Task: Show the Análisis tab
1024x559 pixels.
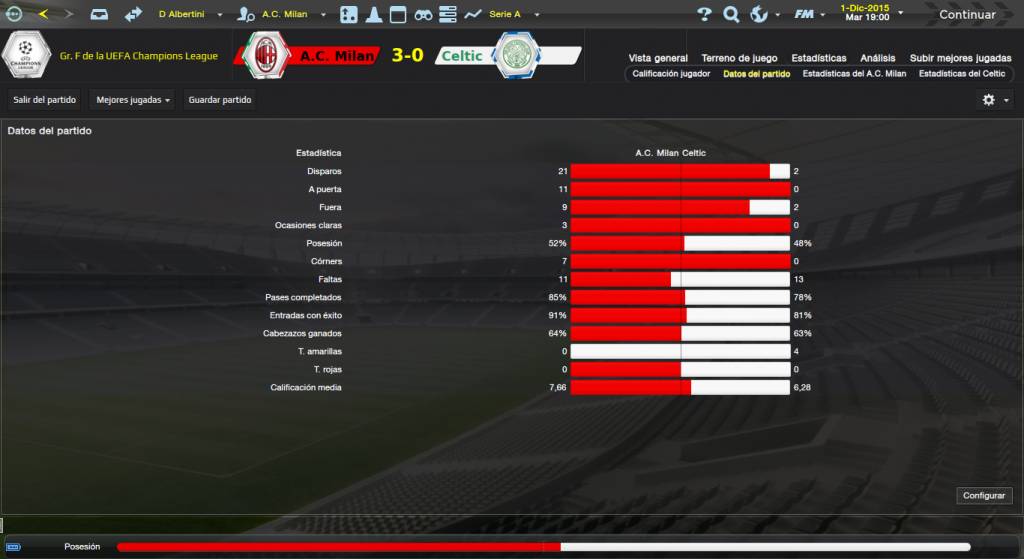Action: pyautogui.click(x=877, y=58)
